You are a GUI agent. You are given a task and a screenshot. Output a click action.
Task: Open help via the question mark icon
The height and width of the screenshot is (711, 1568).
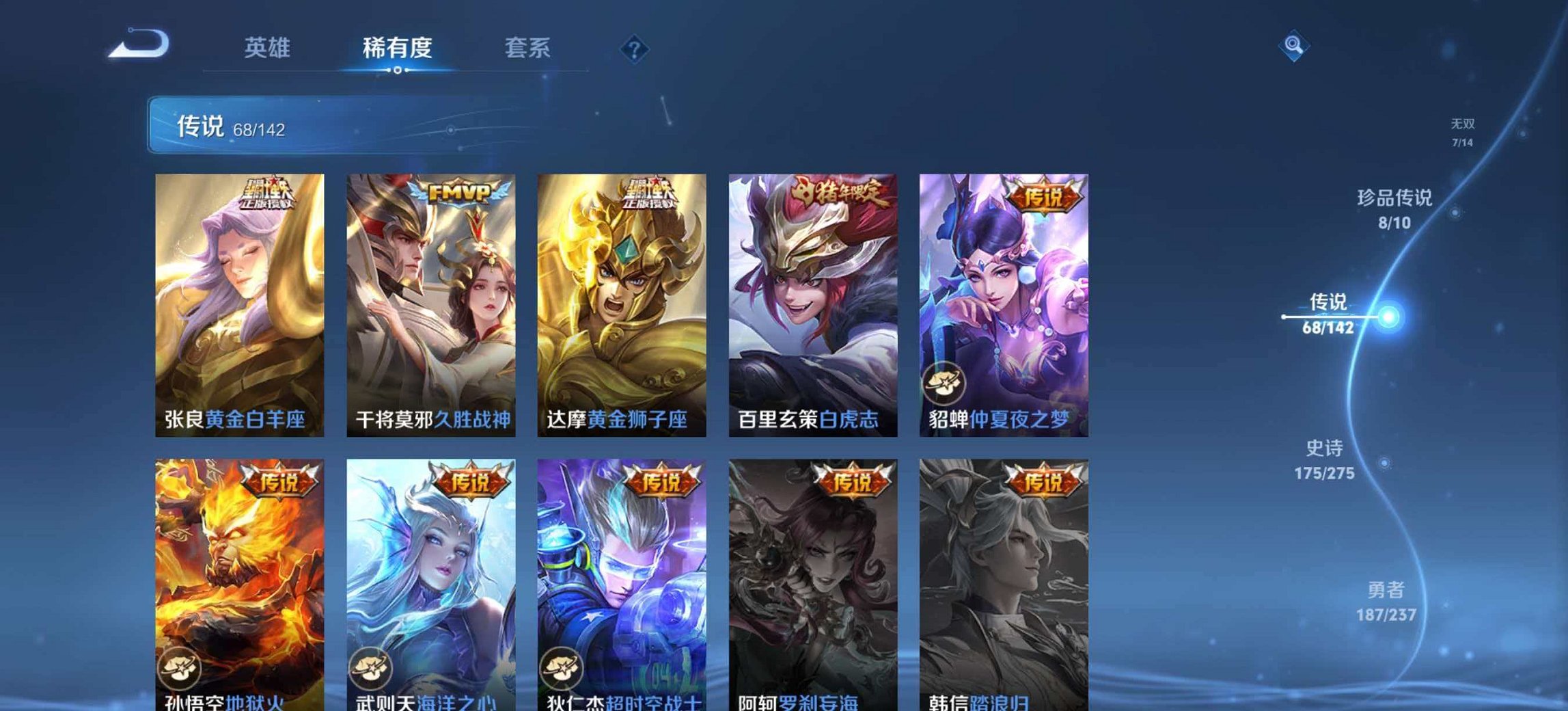tap(634, 49)
